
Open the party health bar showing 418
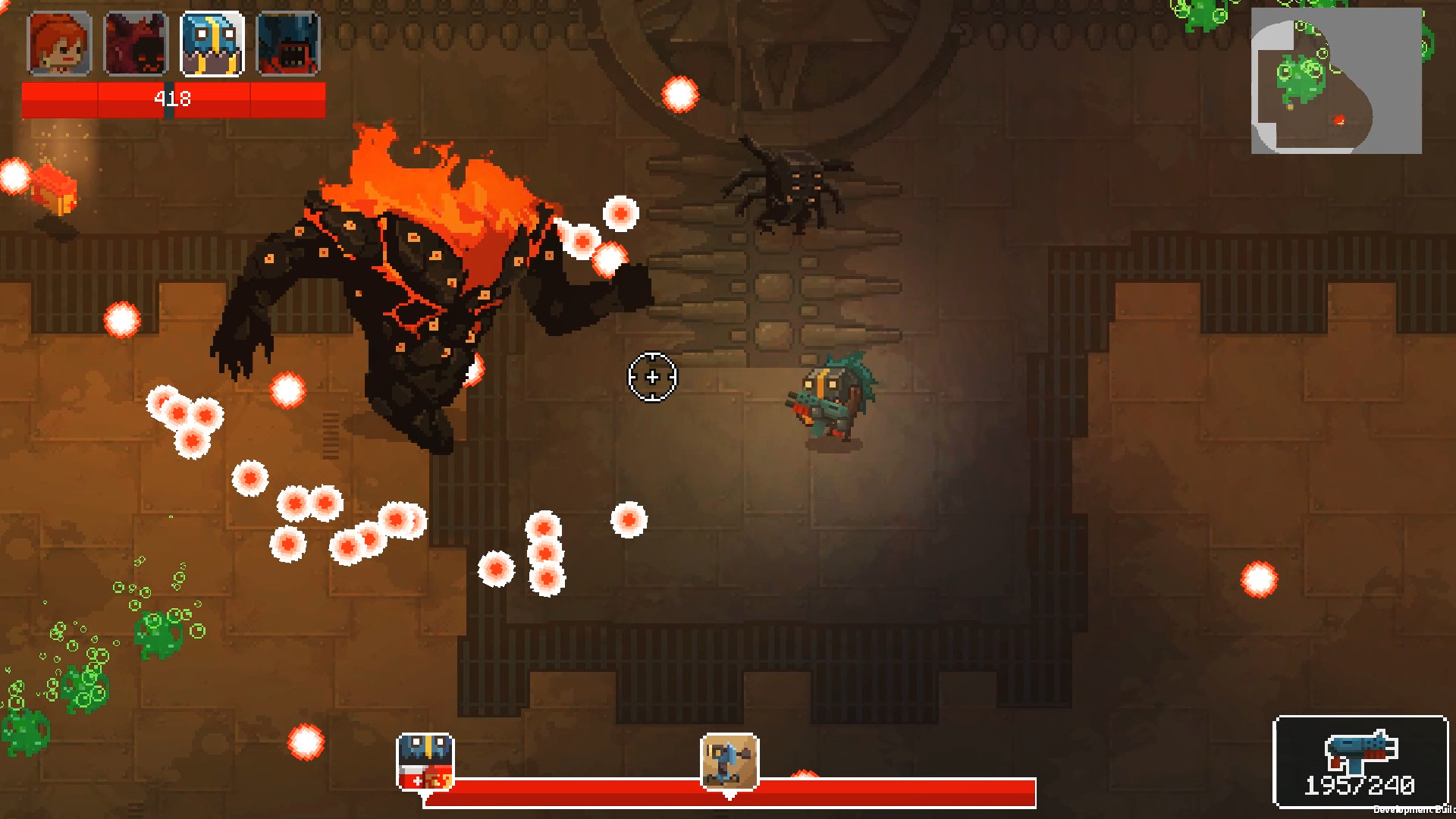click(x=173, y=97)
